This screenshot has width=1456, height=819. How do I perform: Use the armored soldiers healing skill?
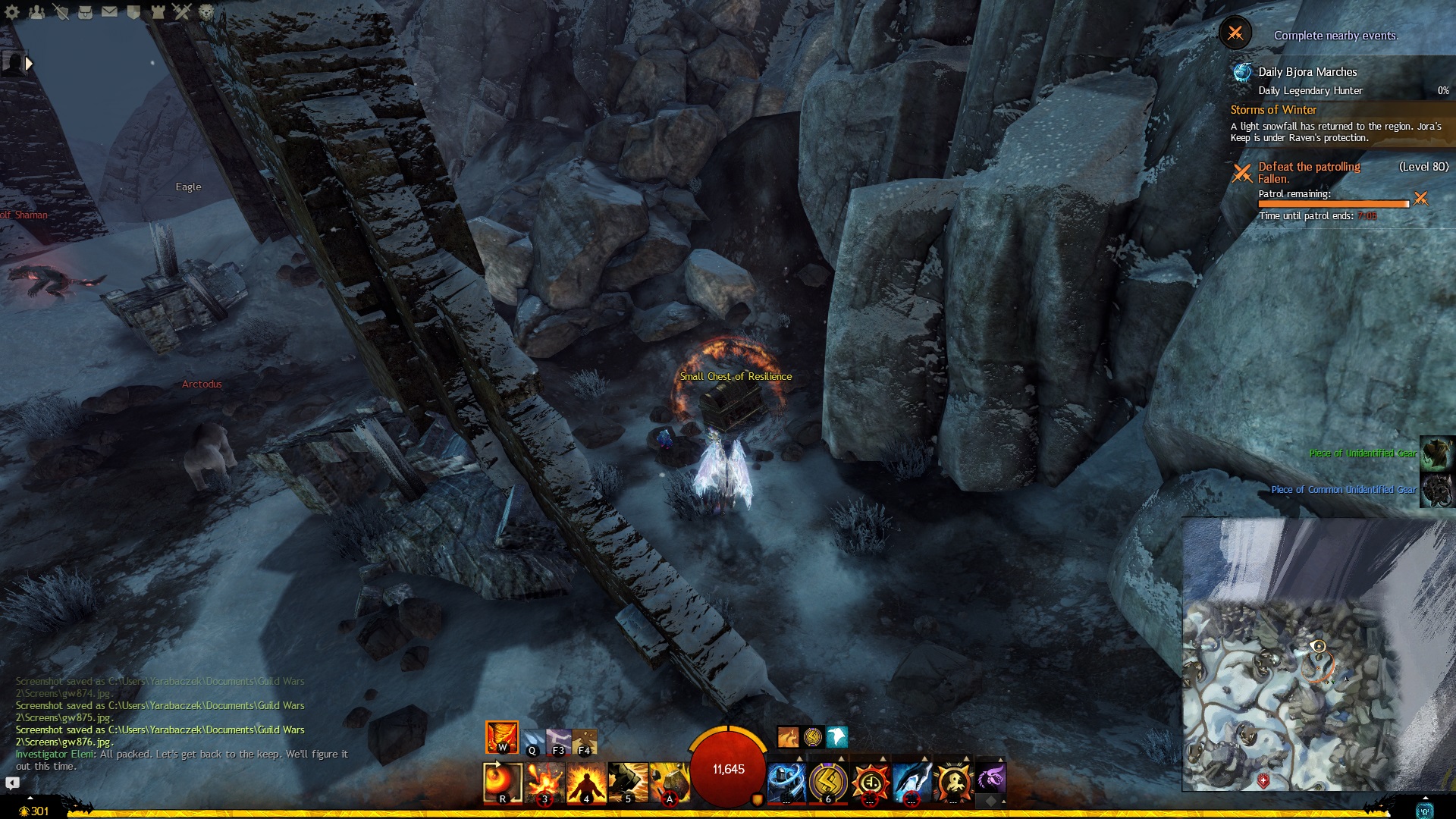[x=787, y=782]
